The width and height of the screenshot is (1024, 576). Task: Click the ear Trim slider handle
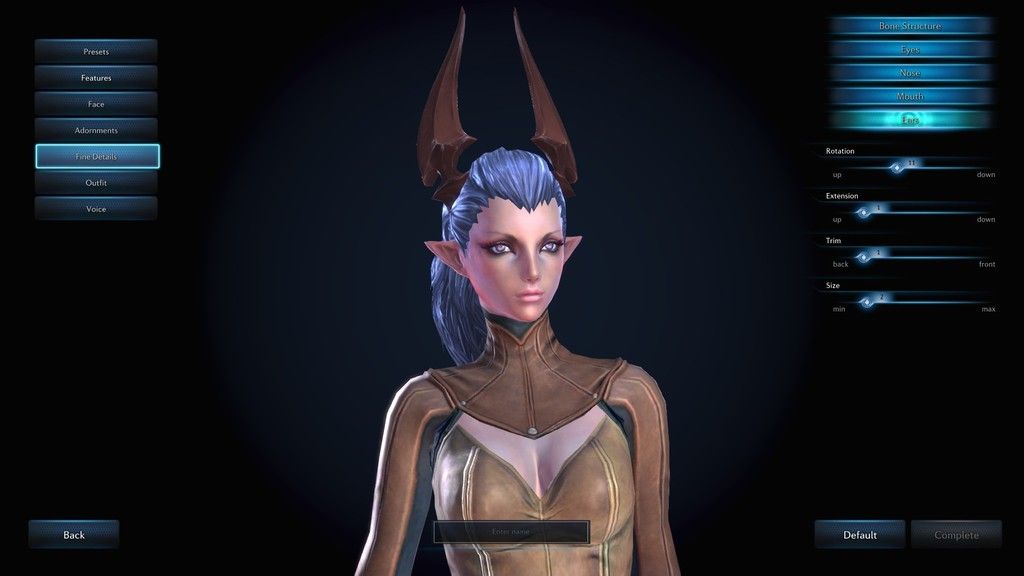(864, 257)
